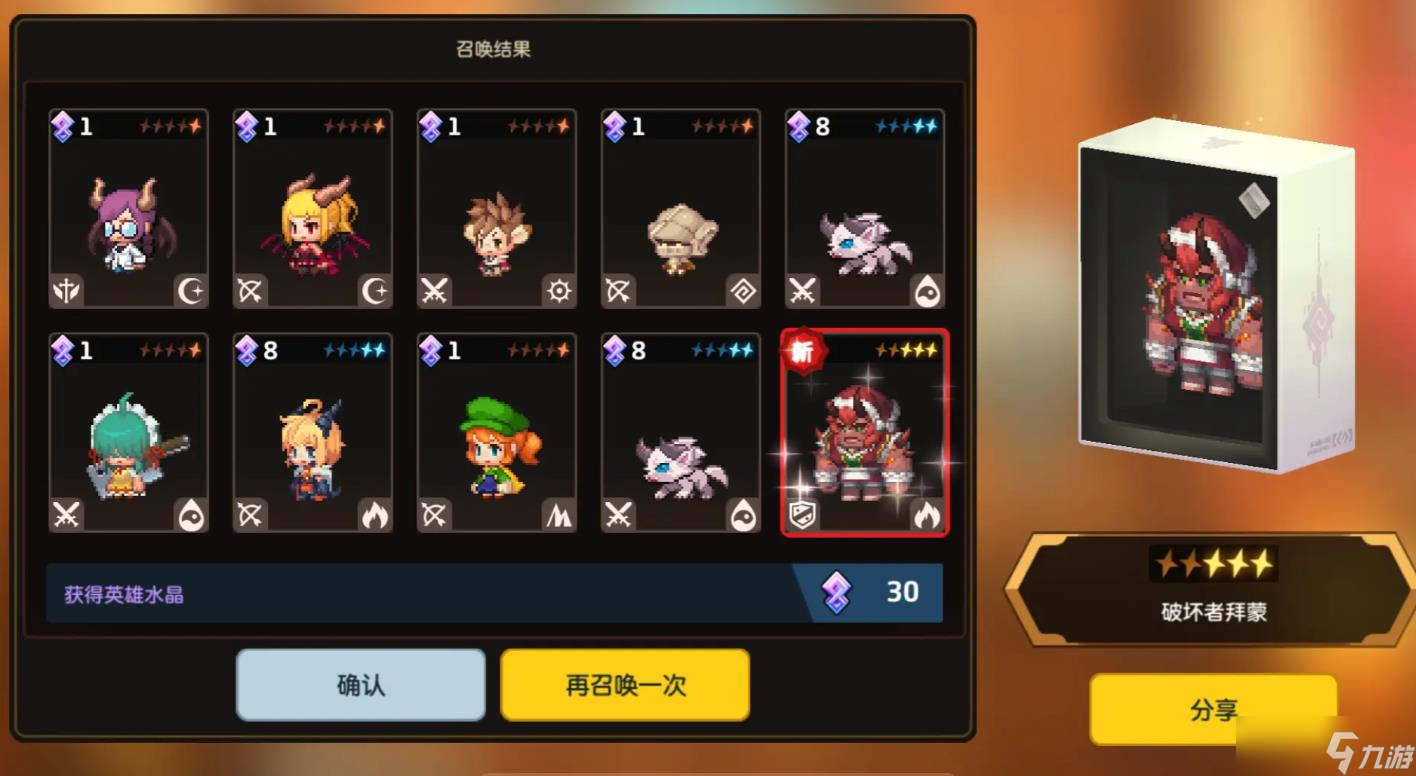
Task: Select the highlighted red-bordered Baimon card
Action: tap(865, 435)
